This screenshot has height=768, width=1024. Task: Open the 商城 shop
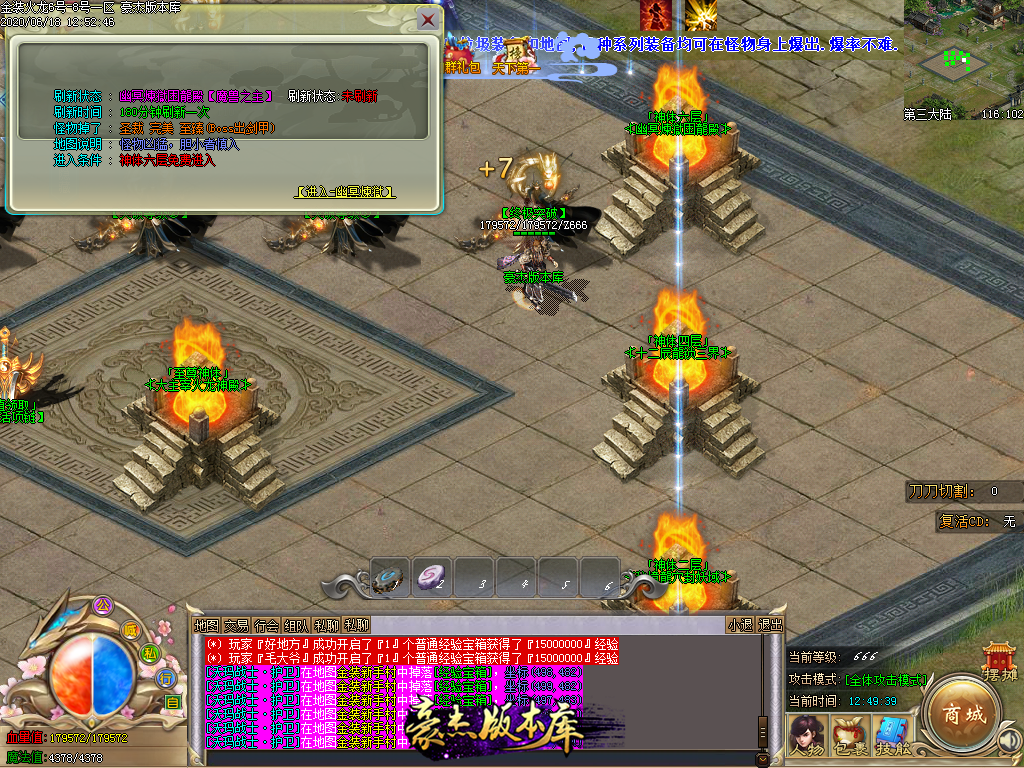click(x=960, y=714)
